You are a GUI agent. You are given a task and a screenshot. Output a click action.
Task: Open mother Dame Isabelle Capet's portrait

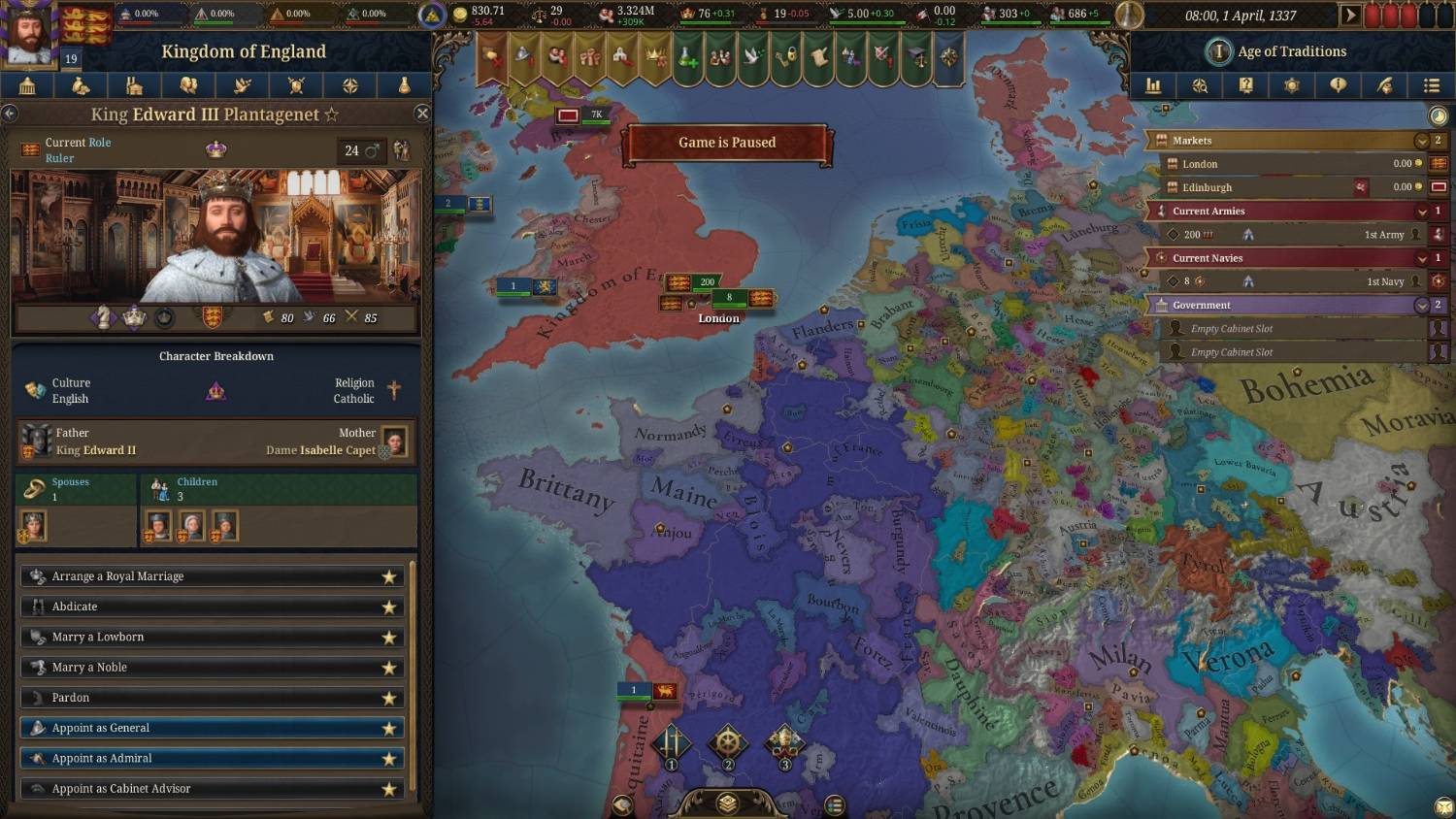[394, 442]
